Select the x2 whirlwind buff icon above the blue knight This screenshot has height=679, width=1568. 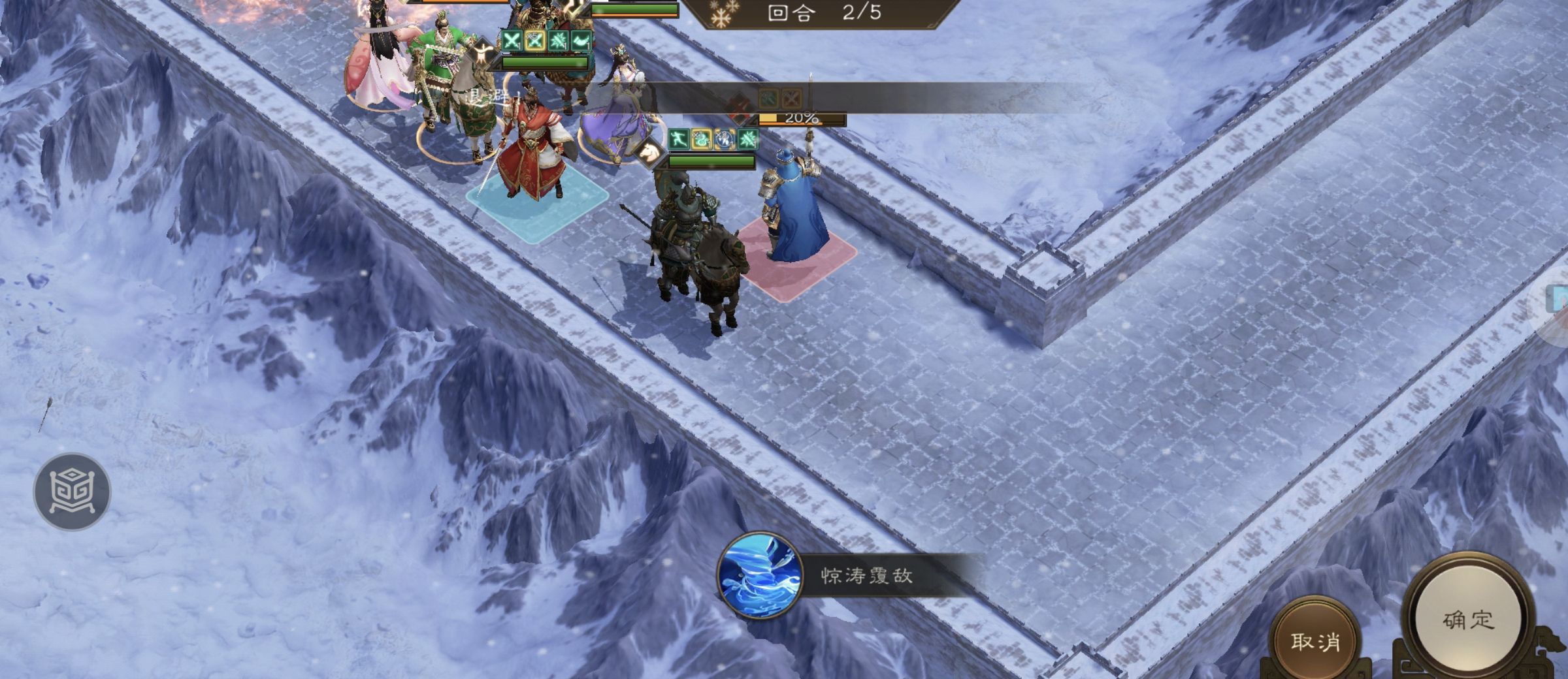pyautogui.click(x=723, y=139)
